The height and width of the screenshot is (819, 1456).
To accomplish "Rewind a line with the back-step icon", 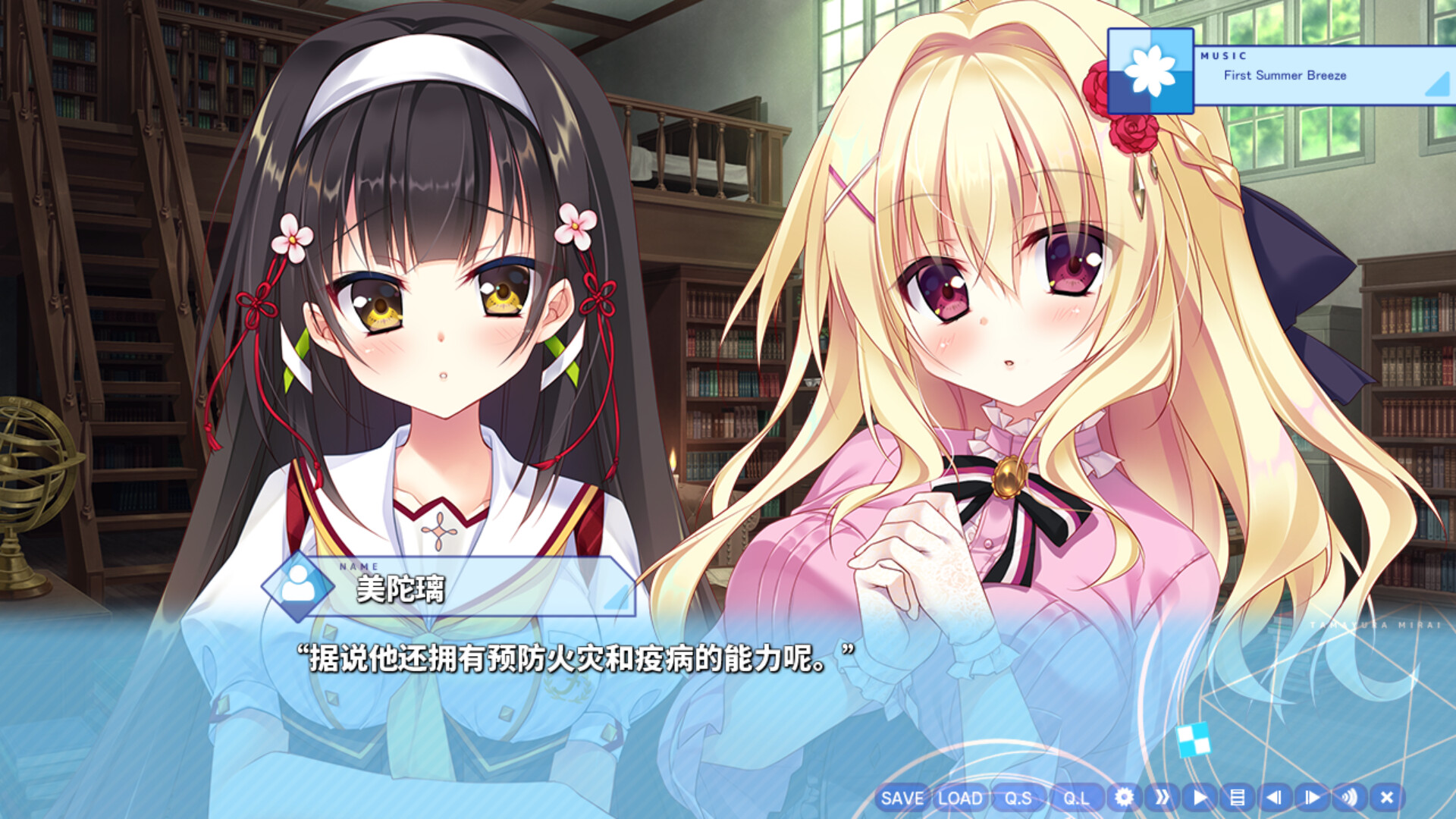I will pos(1274,798).
